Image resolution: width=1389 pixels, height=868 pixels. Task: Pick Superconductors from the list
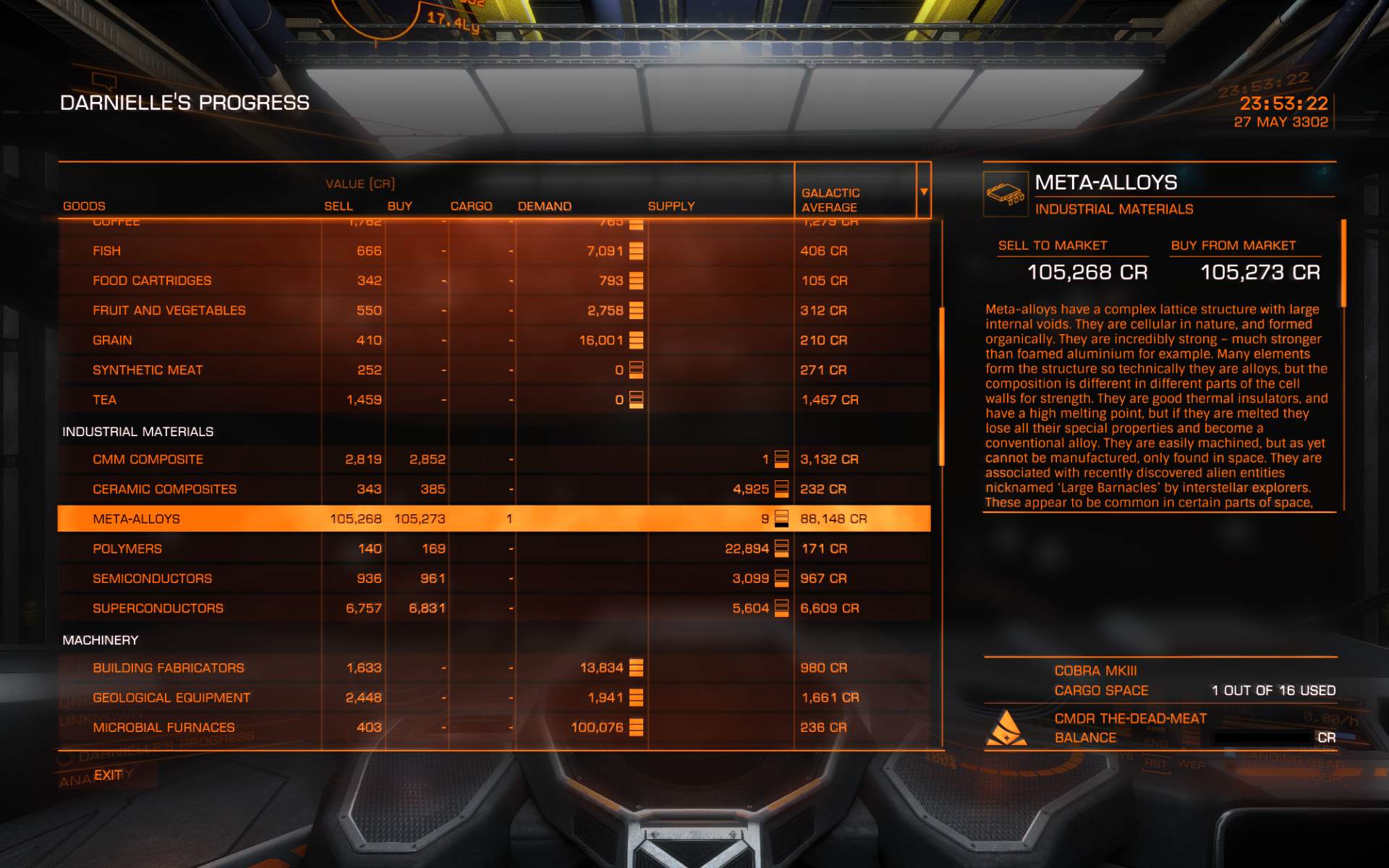pyautogui.click(x=158, y=608)
